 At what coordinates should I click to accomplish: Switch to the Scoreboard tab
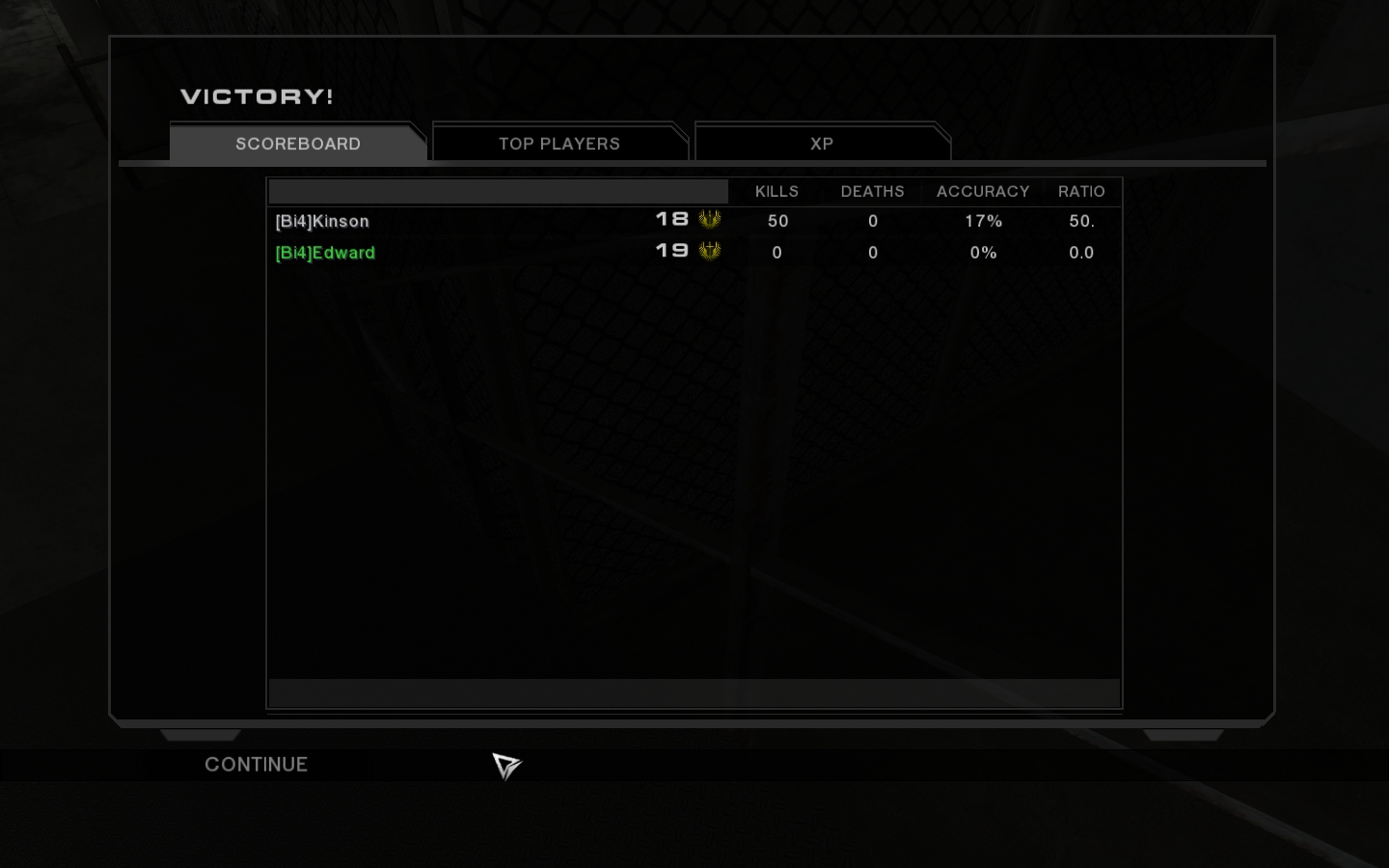click(x=298, y=144)
